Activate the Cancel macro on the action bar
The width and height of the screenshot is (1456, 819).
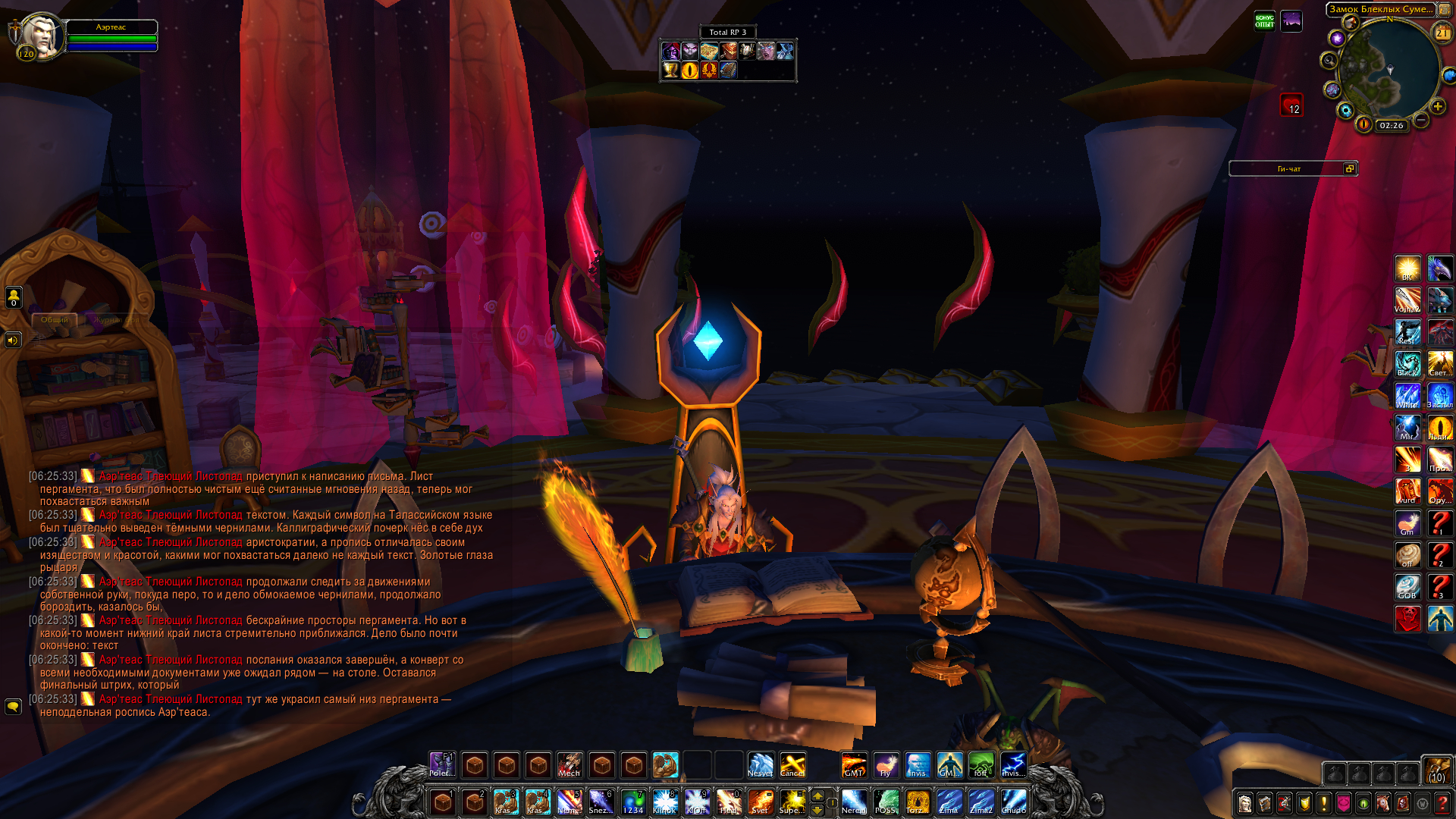coord(792,765)
